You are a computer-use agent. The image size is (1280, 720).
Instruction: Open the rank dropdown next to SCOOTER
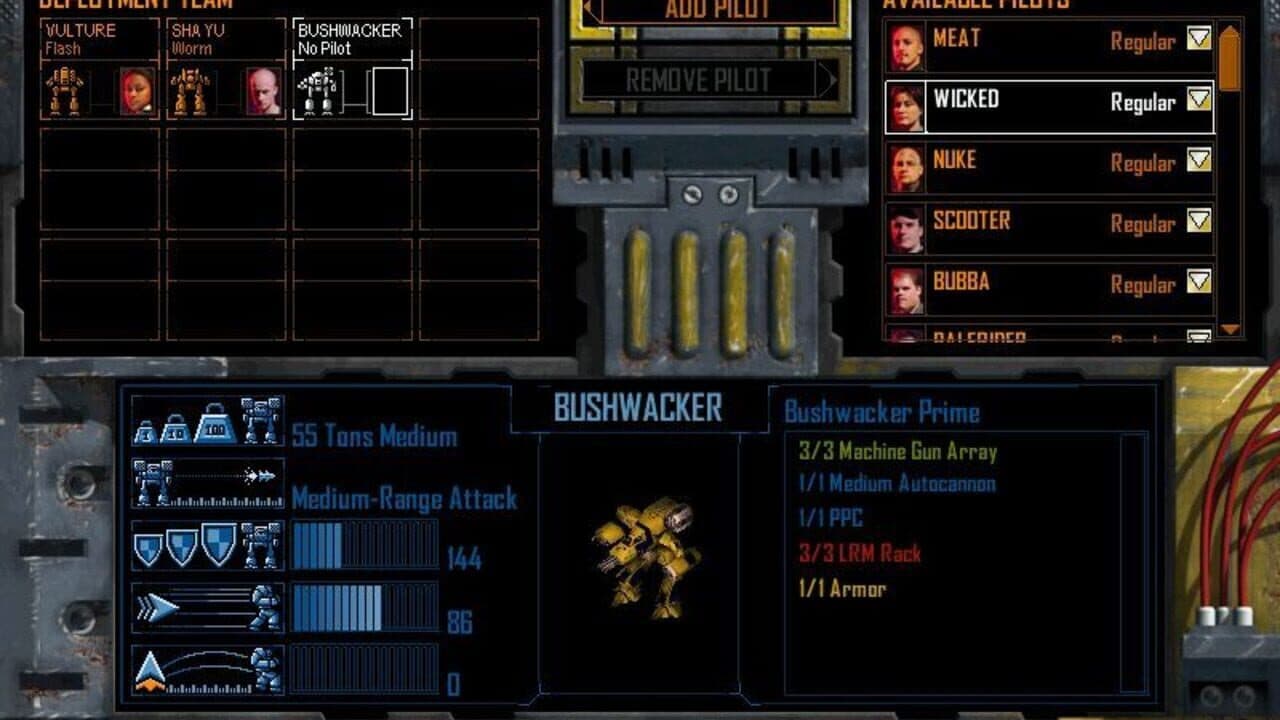point(1197,222)
